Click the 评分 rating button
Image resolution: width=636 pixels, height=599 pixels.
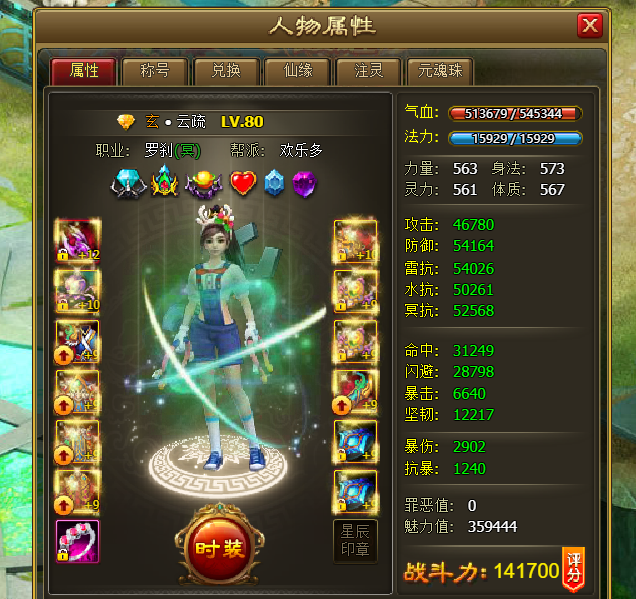pos(574,569)
